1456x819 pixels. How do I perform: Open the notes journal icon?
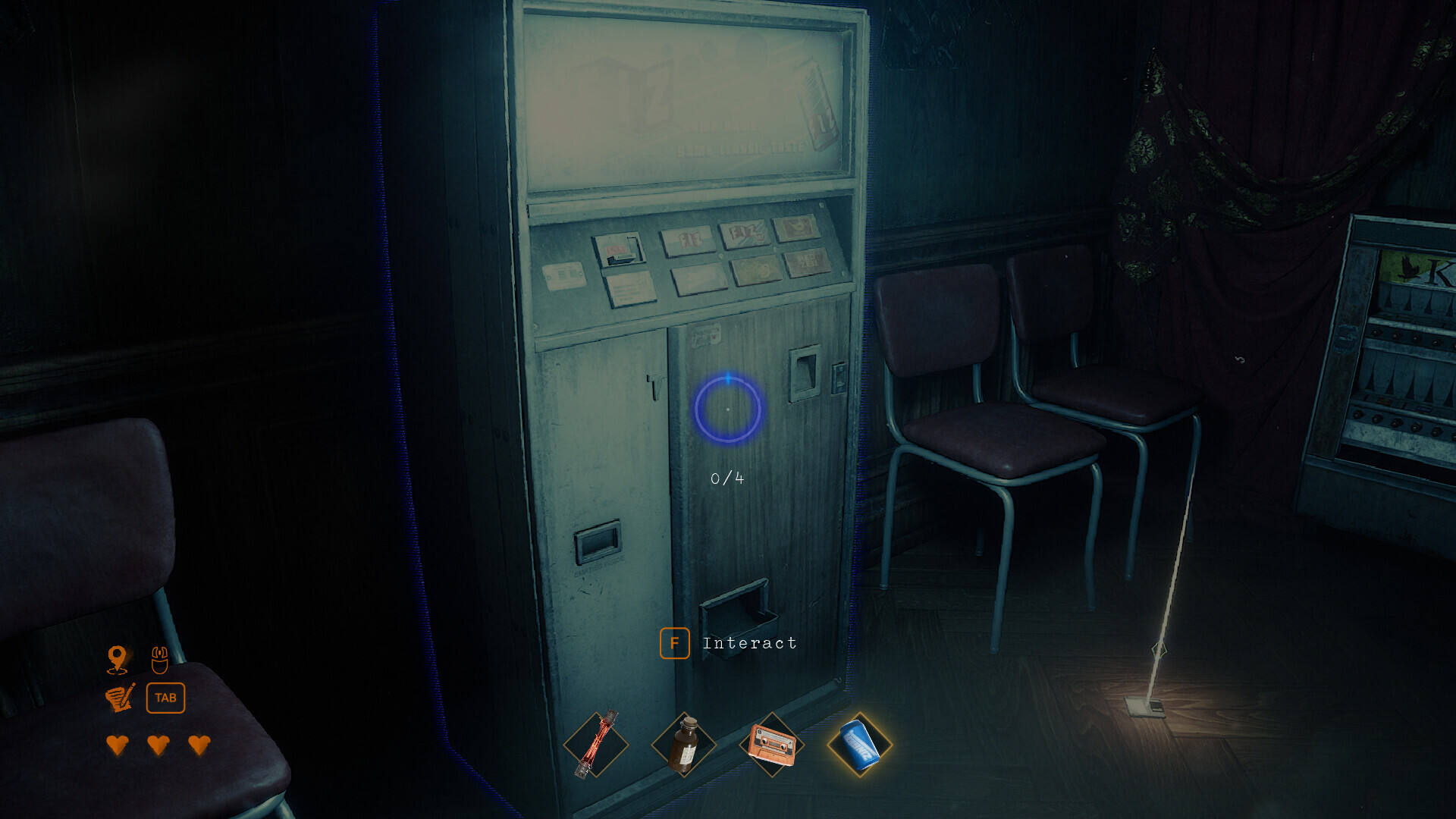[x=120, y=698]
